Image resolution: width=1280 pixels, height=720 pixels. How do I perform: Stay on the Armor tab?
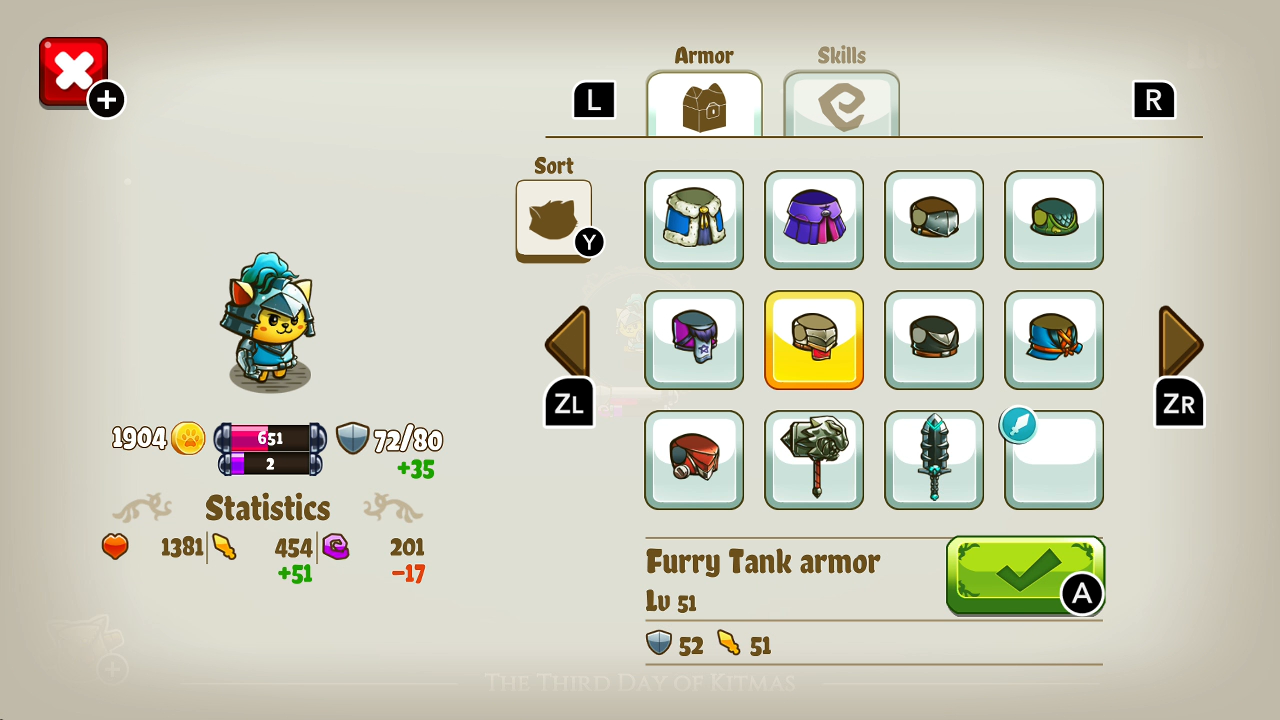pyautogui.click(x=703, y=103)
